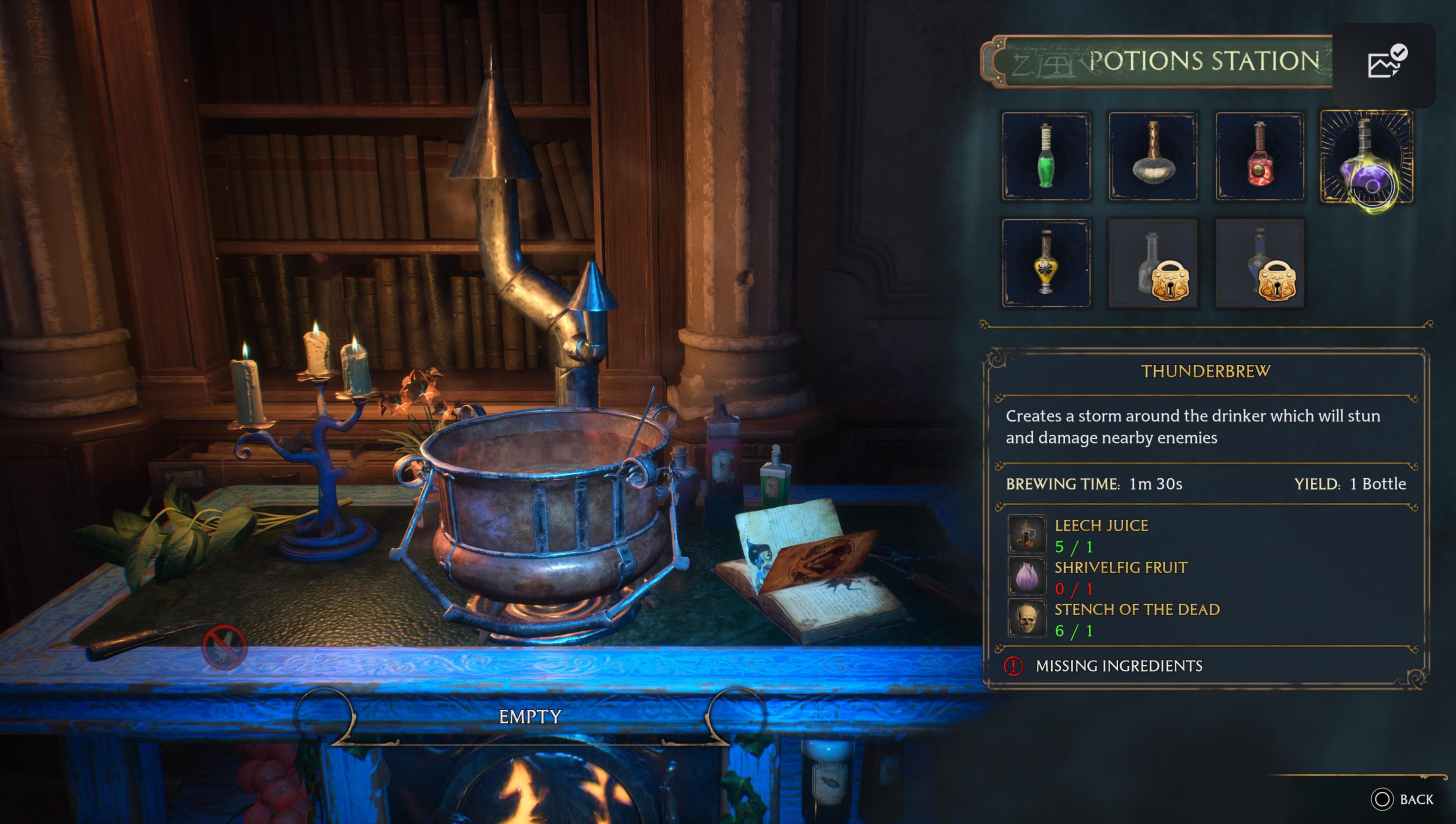
Task: Click the first locked potion recipe slot
Action: pos(1152,262)
